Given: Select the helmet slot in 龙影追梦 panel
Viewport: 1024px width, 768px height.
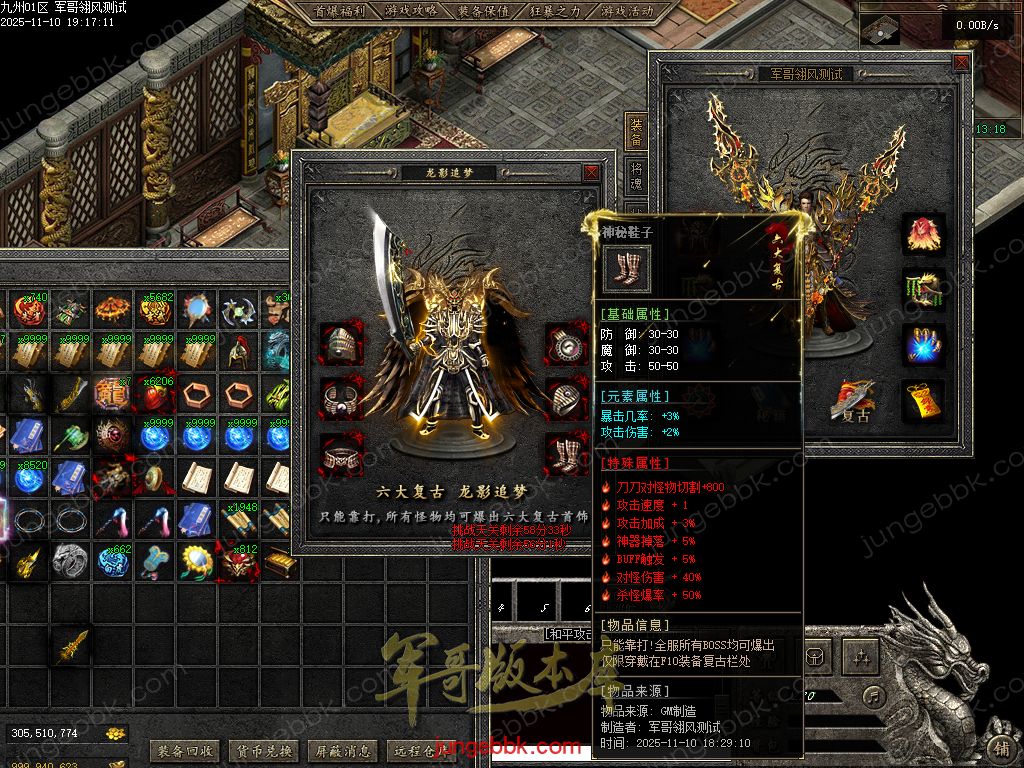Looking at the screenshot, I should [x=340, y=344].
